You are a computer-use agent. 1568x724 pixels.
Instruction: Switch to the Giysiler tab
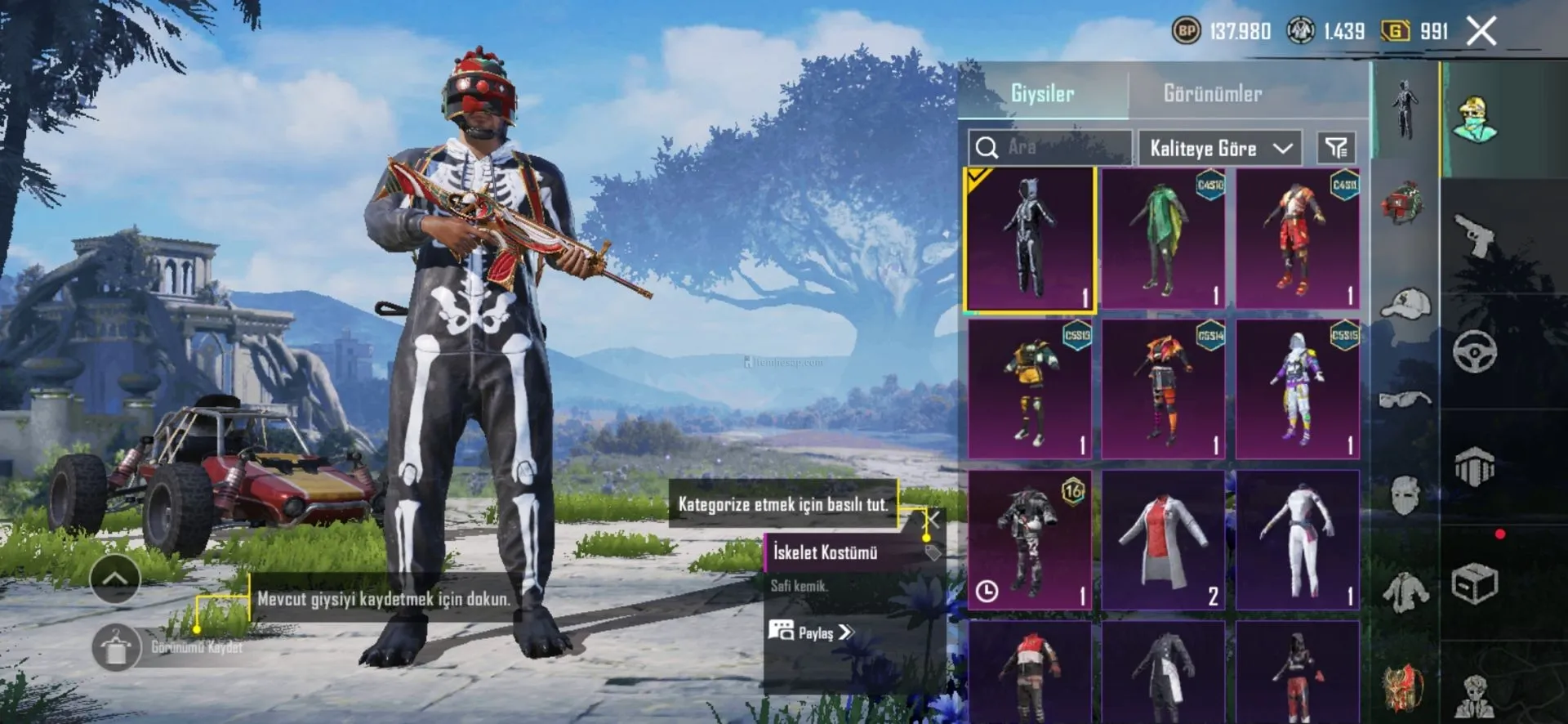pyautogui.click(x=1042, y=93)
